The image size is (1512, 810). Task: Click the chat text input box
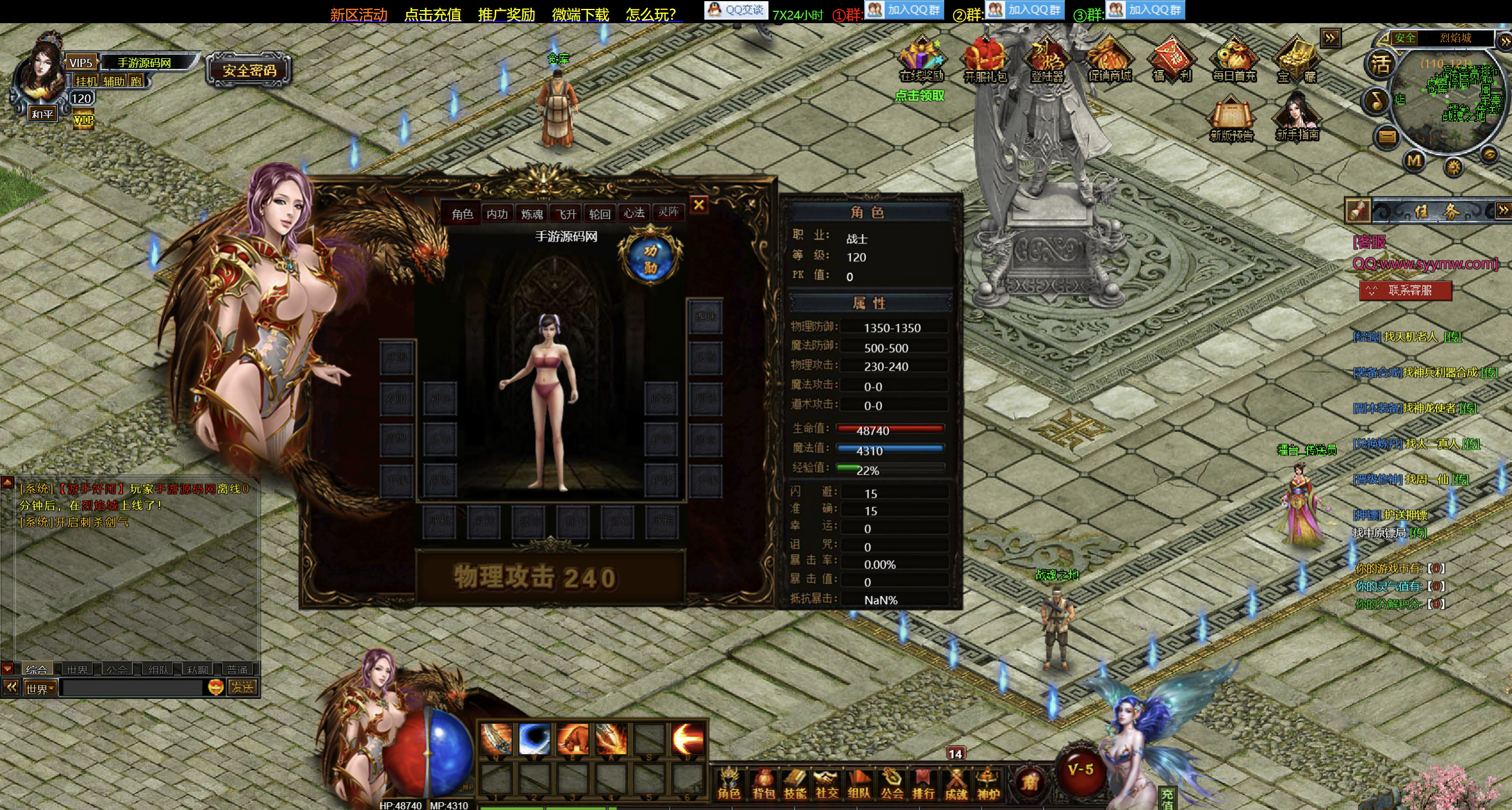click(132, 688)
